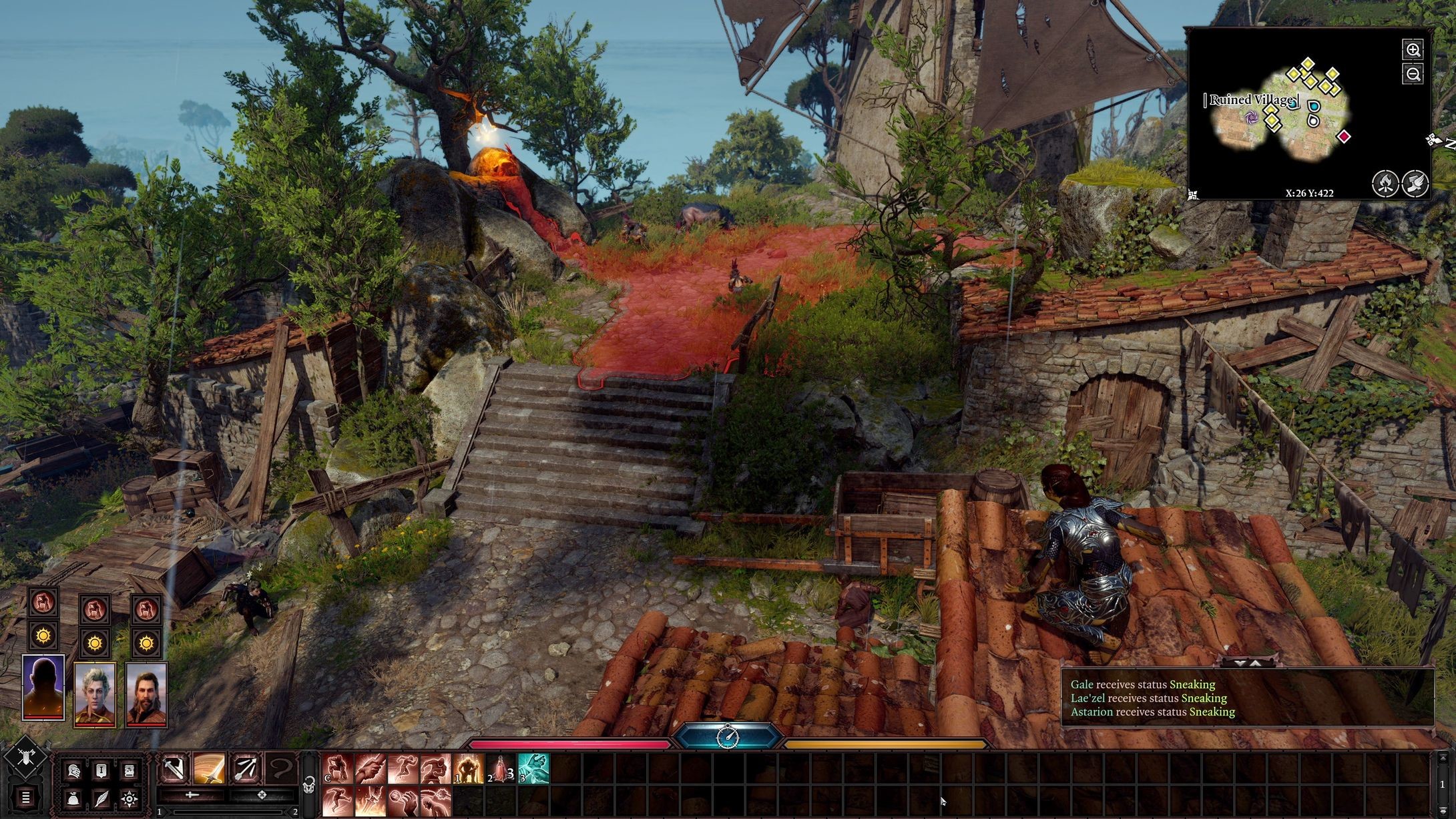Open the game menu with three-lines button
This screenshot has height=819, width=1456.
pos(25,797)
